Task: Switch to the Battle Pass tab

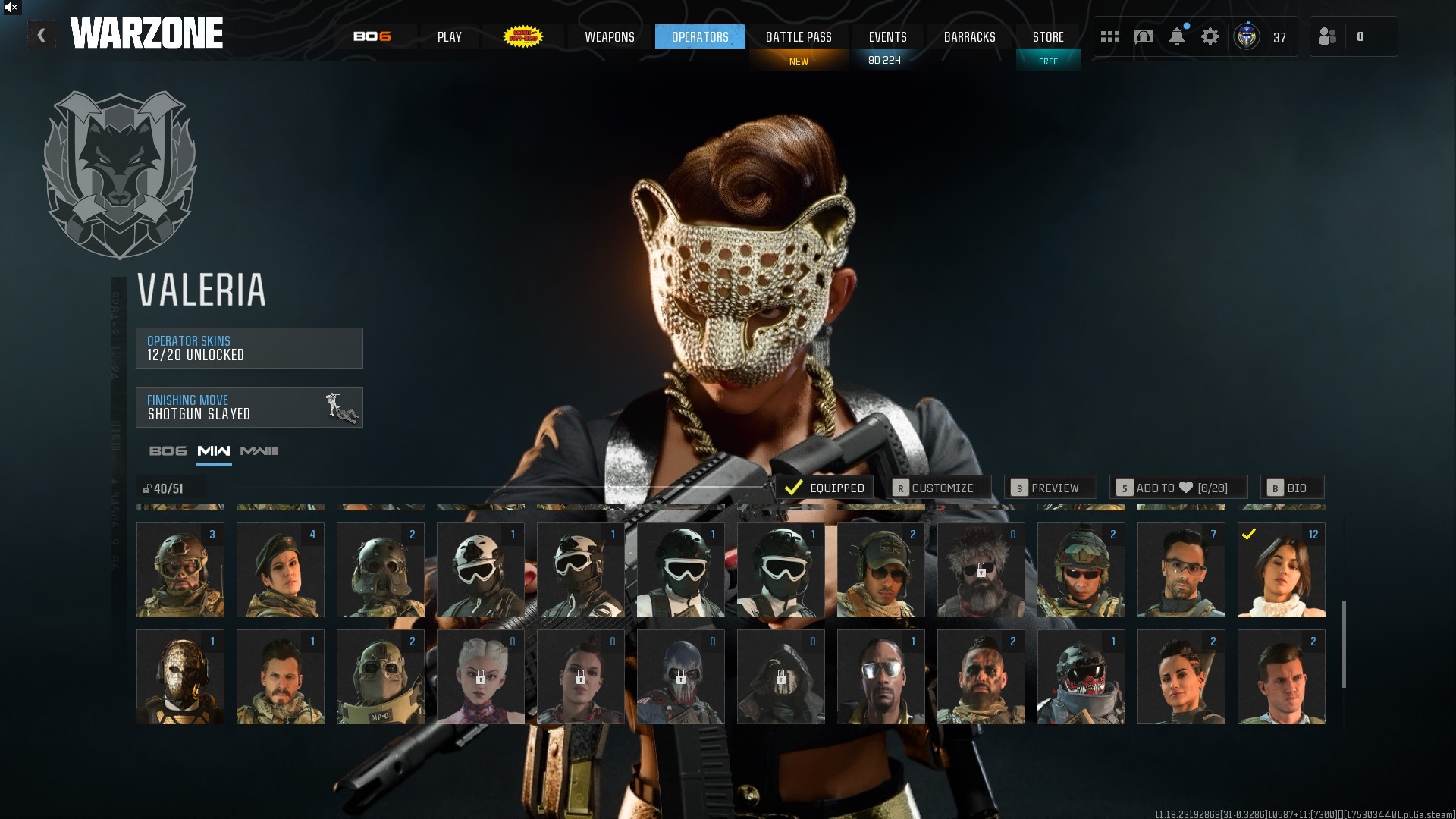Action: coord(799,36)
